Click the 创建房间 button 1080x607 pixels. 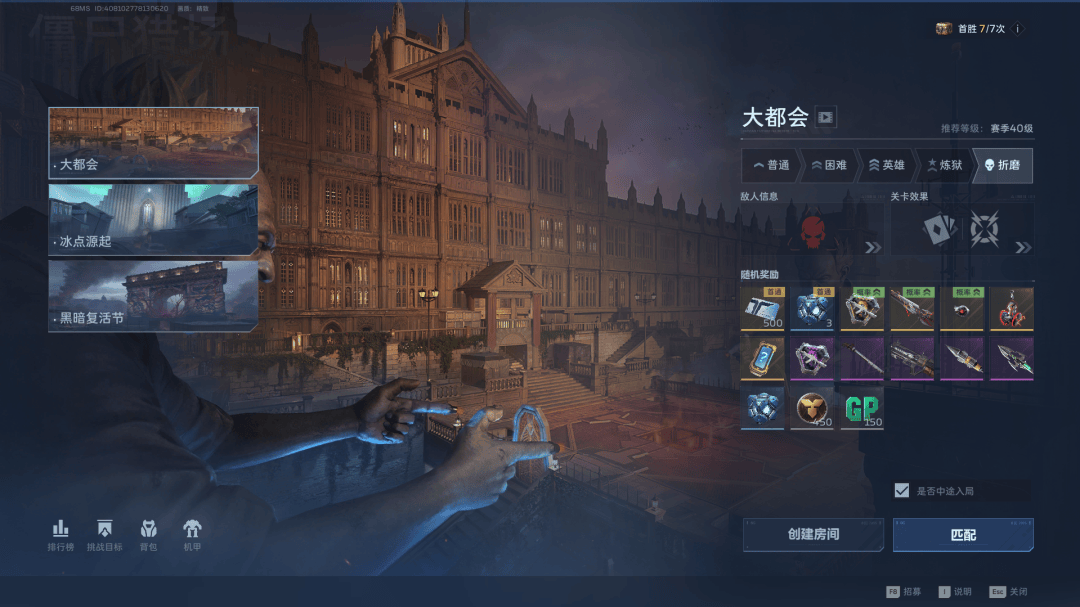click(813, 534)
